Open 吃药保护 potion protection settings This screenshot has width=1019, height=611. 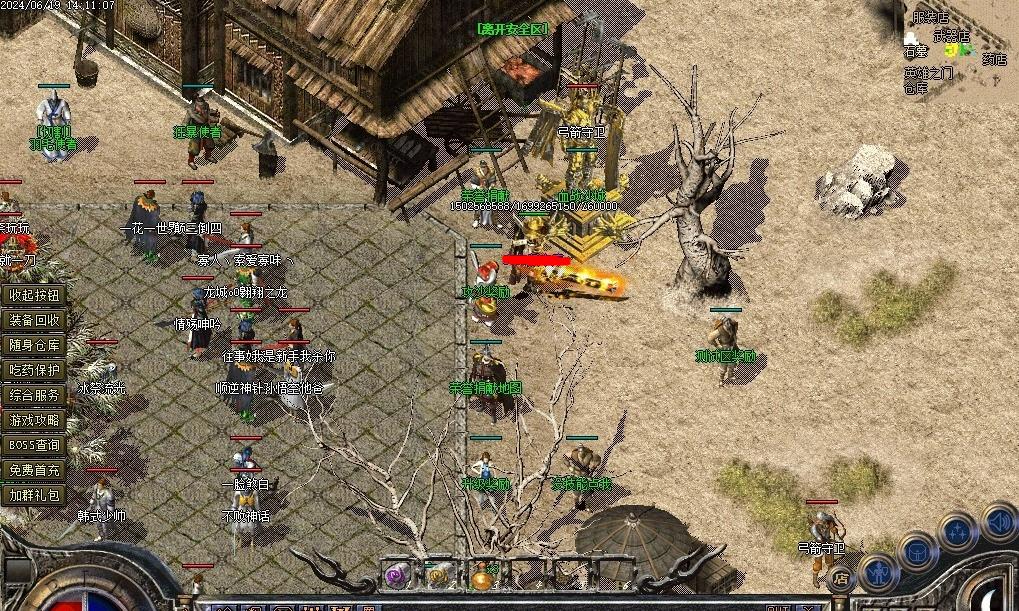[x=35, y=370]
